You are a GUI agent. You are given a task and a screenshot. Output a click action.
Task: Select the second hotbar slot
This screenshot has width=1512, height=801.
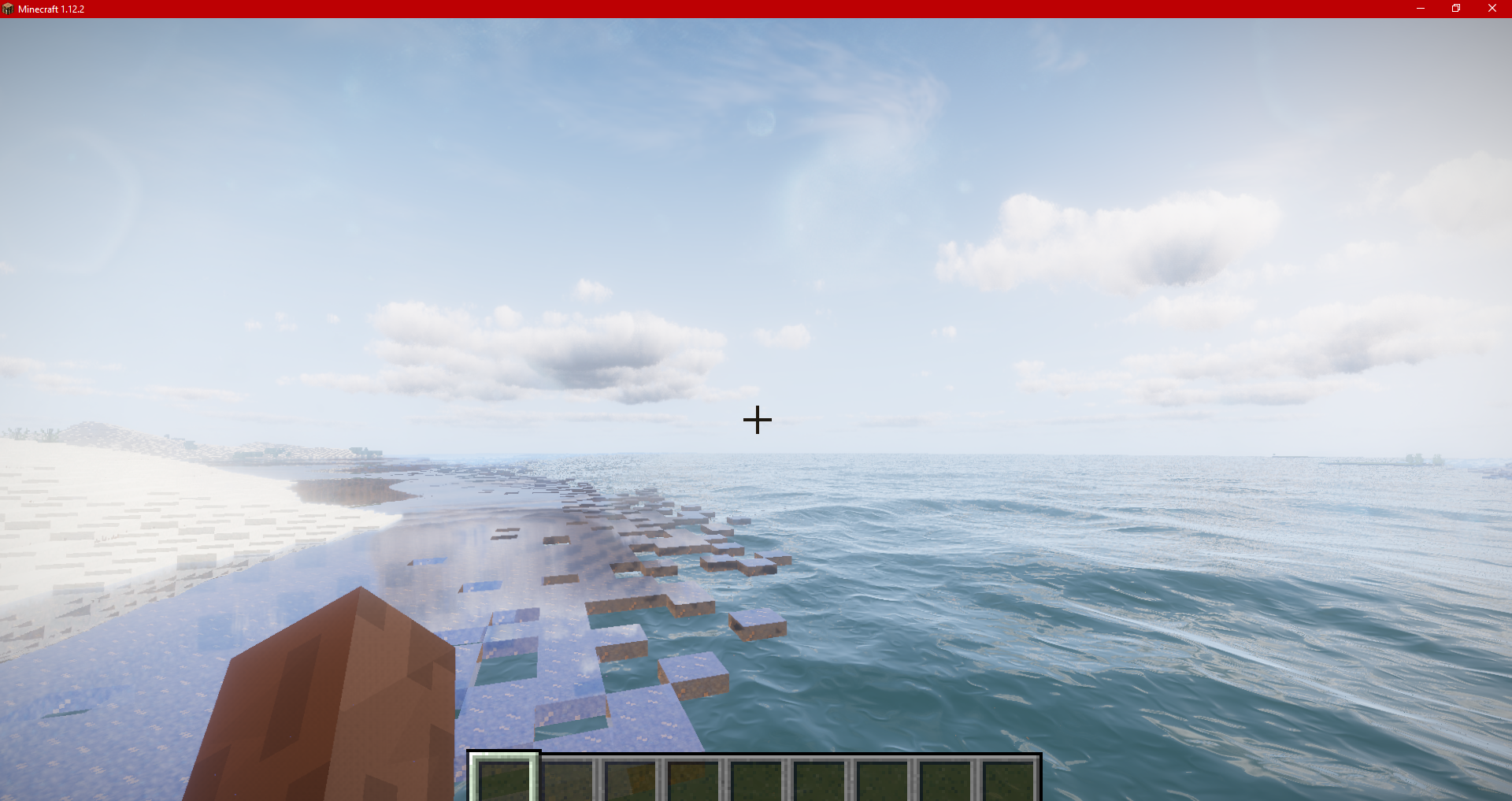[x=569, y=780]
